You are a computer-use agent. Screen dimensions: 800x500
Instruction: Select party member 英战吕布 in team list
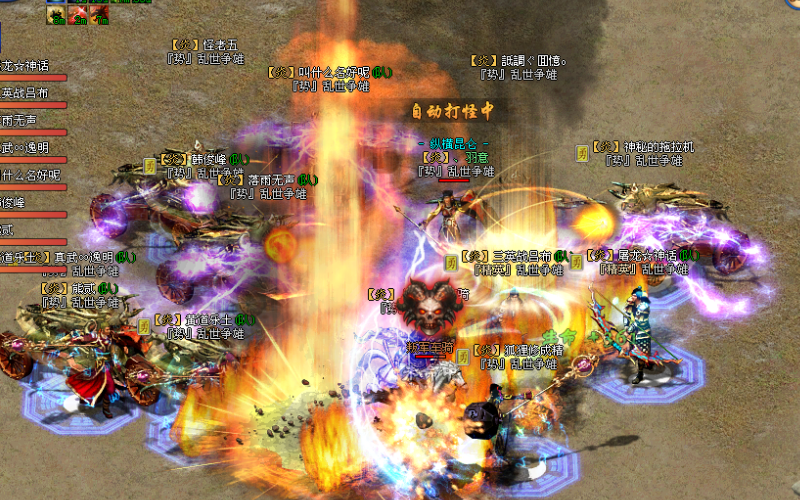pyautogui.click(x=26, y=93)
